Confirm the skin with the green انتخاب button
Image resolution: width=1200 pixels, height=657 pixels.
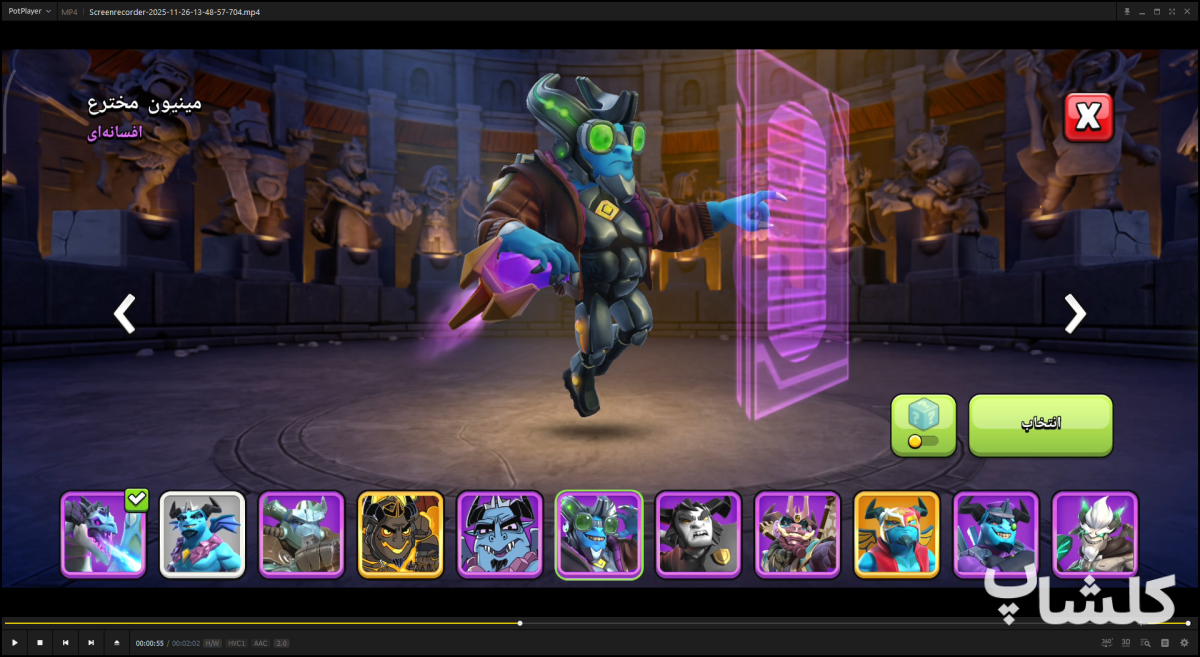coord(1040,425)
